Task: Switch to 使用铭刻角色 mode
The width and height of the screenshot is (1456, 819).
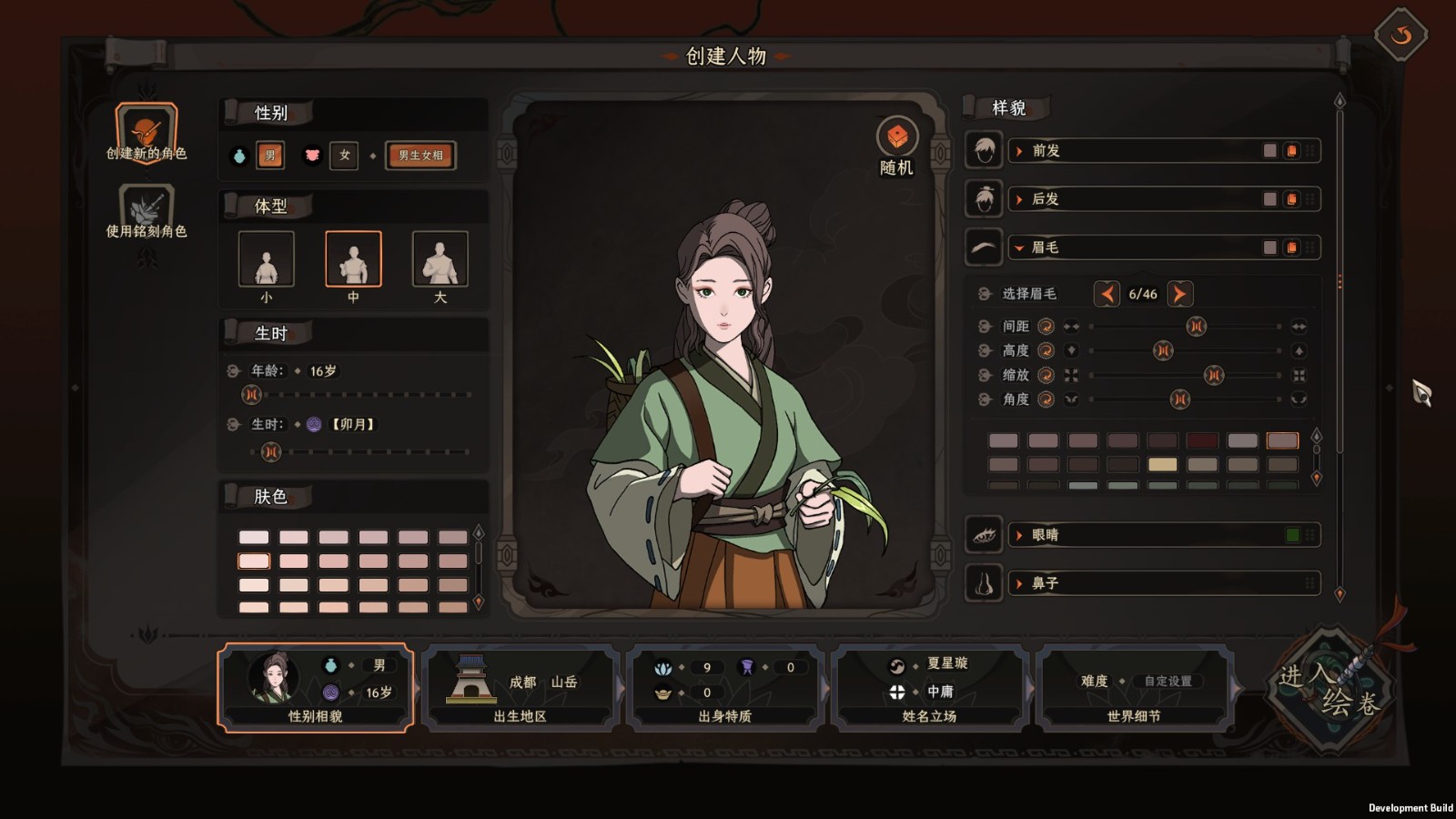Action: (146, 211)
